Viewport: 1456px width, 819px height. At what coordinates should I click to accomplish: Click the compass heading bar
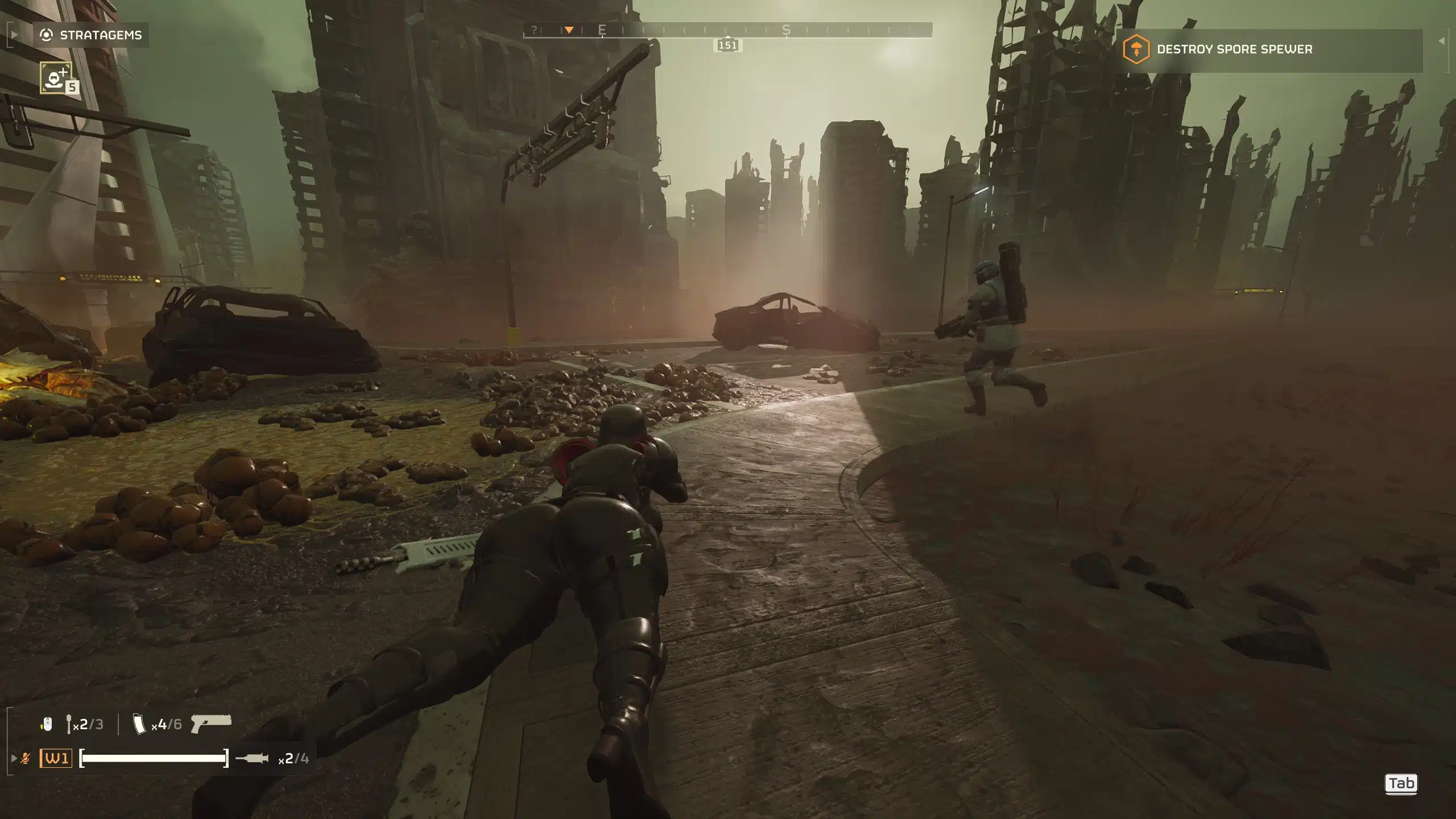727,30
